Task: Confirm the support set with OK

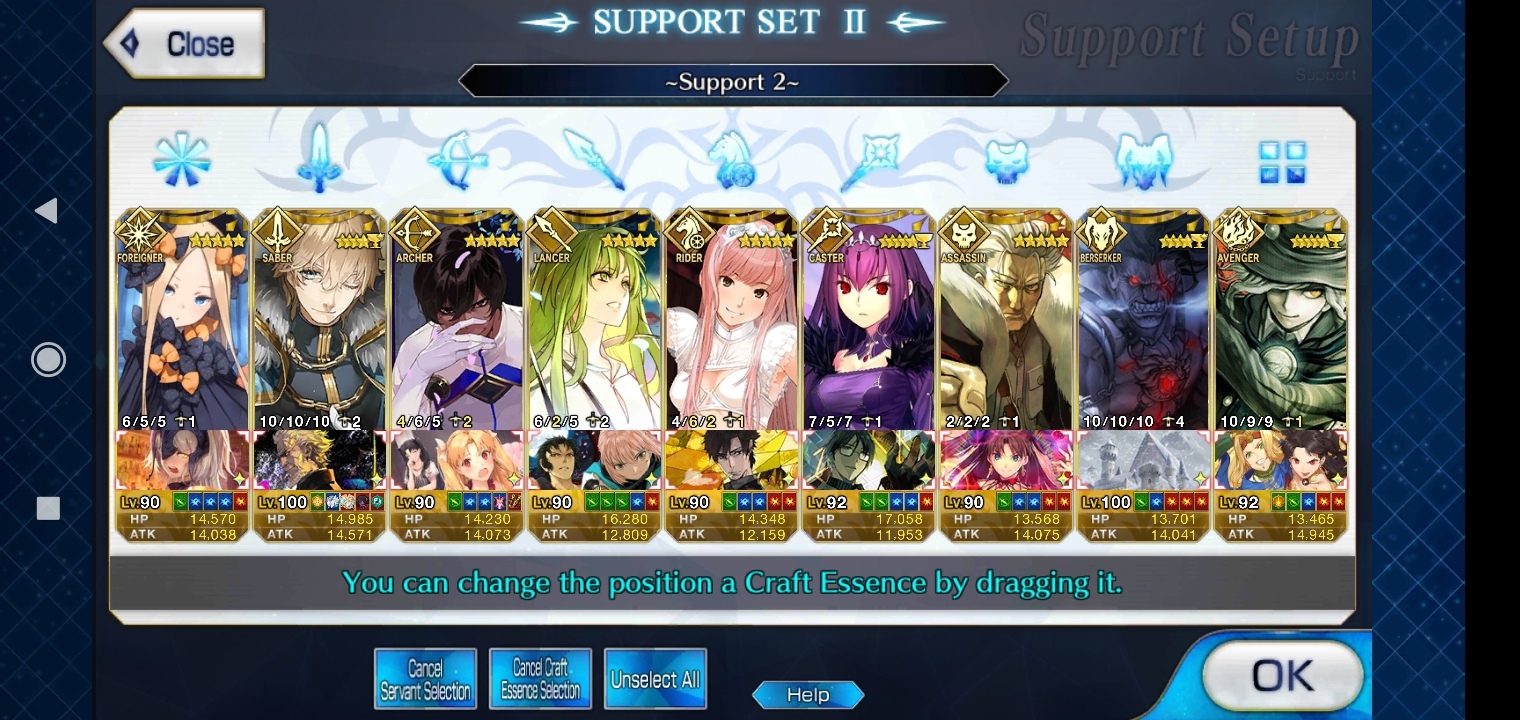Action: pyautogui.click(x=1281, y=677)
